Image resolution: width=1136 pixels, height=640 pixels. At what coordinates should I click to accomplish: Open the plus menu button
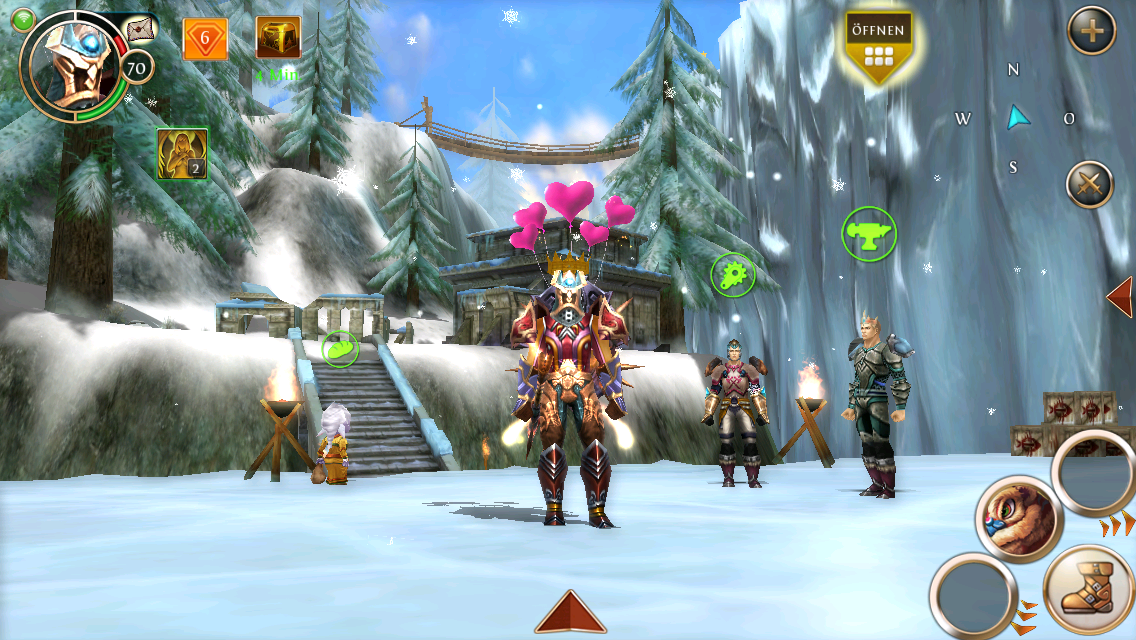(1091, 31)
